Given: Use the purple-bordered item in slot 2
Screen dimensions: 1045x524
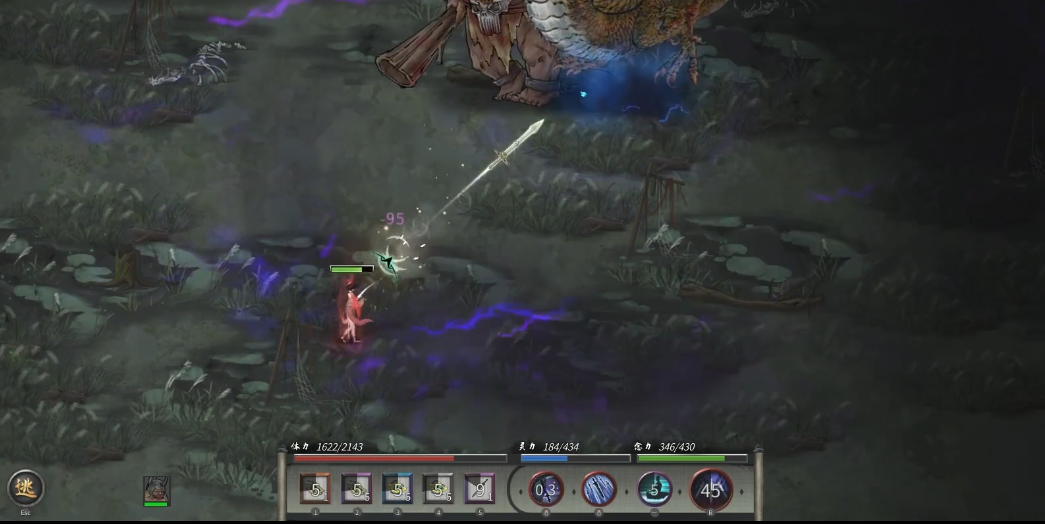Looking at the screenshot, I should coord(356,490).
